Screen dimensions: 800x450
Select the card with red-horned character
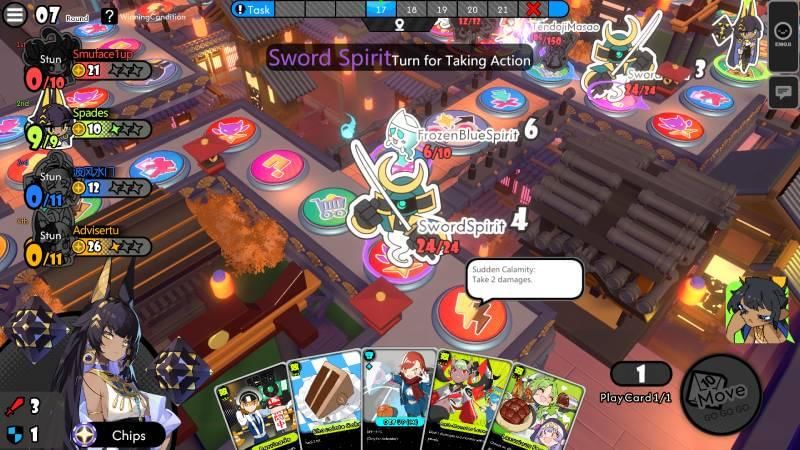[x=466, y=400]
